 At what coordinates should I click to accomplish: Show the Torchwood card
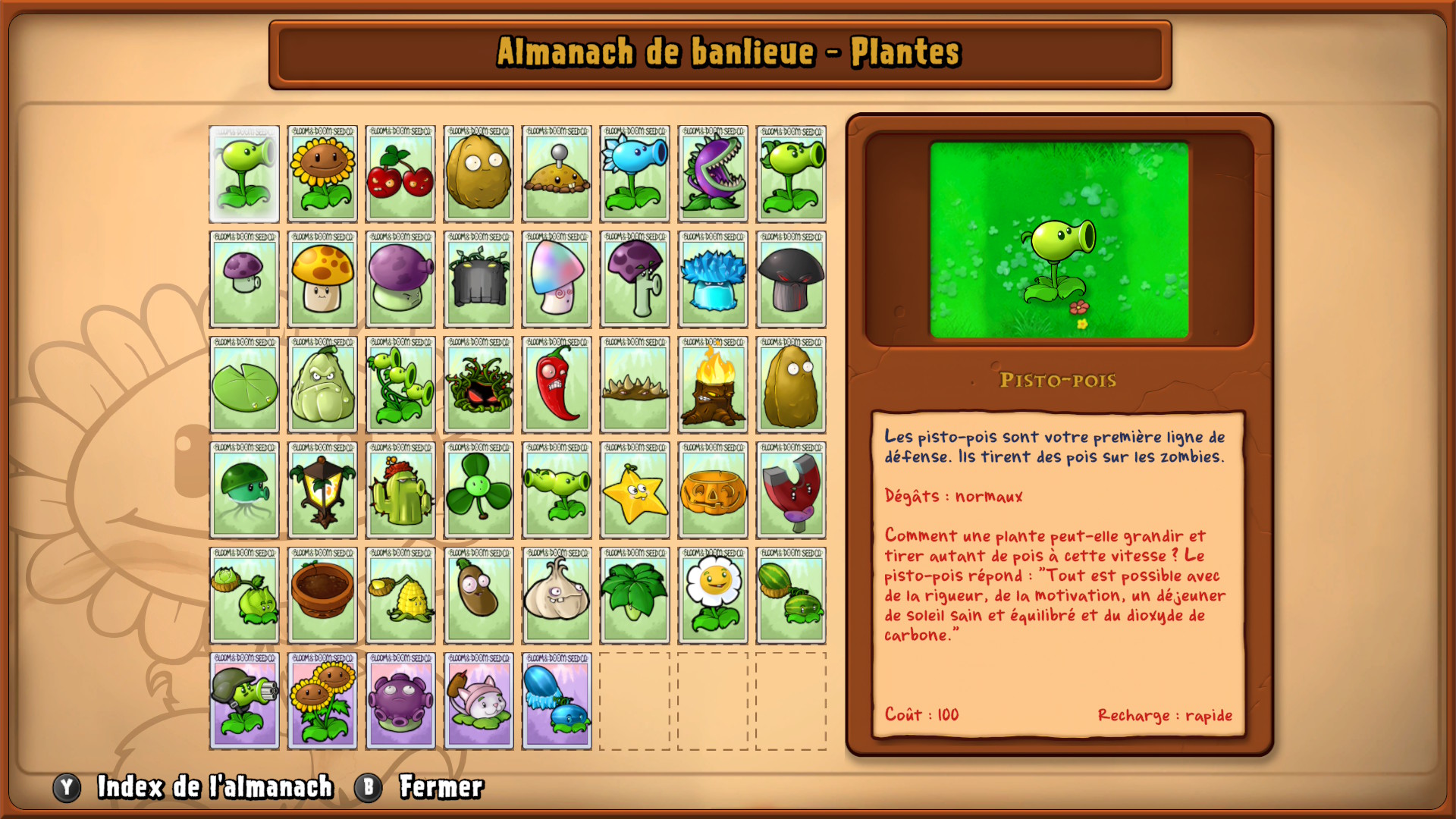coord(713,385)
